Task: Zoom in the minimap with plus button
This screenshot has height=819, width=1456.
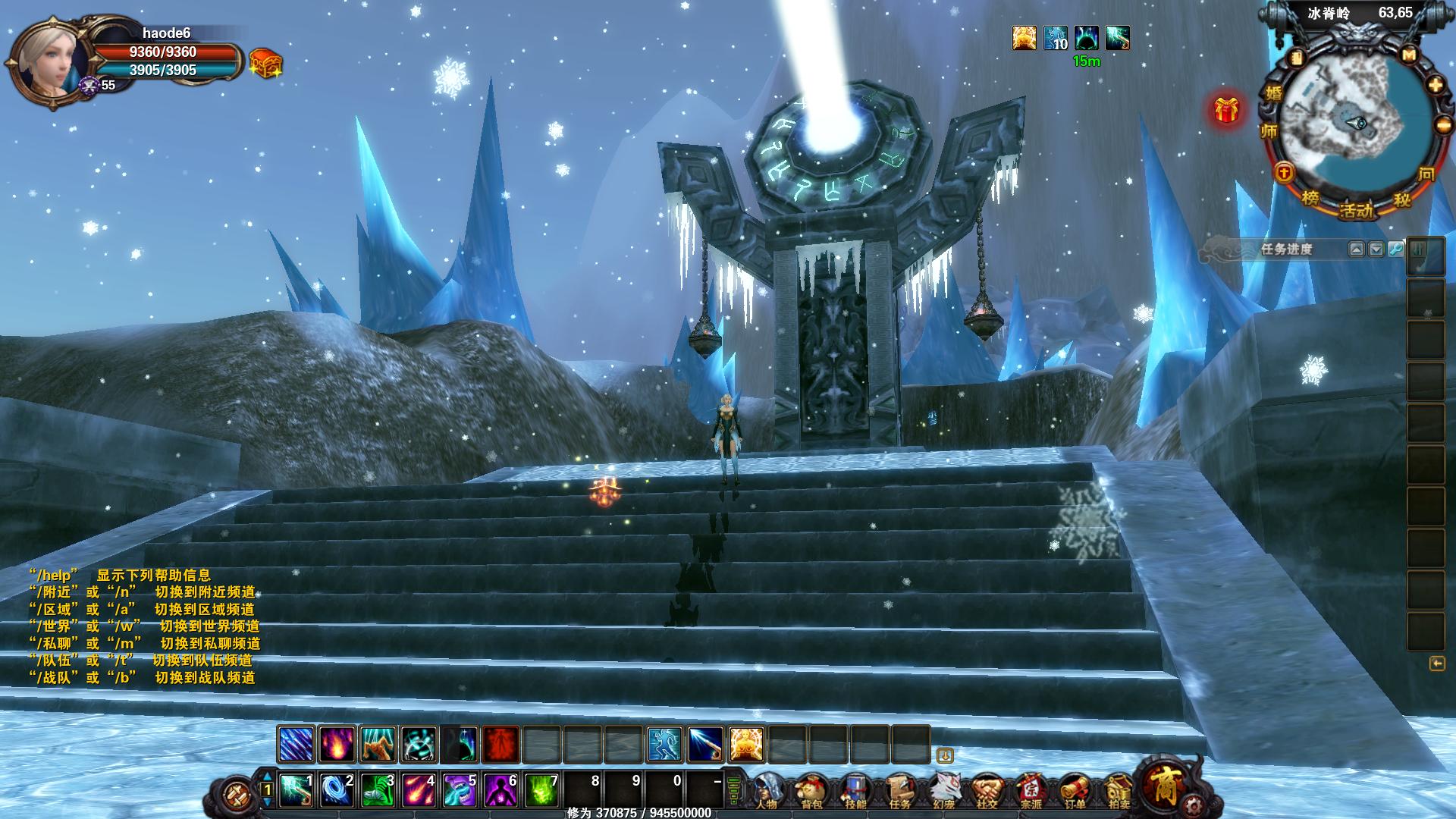Action: [1436, 85]
